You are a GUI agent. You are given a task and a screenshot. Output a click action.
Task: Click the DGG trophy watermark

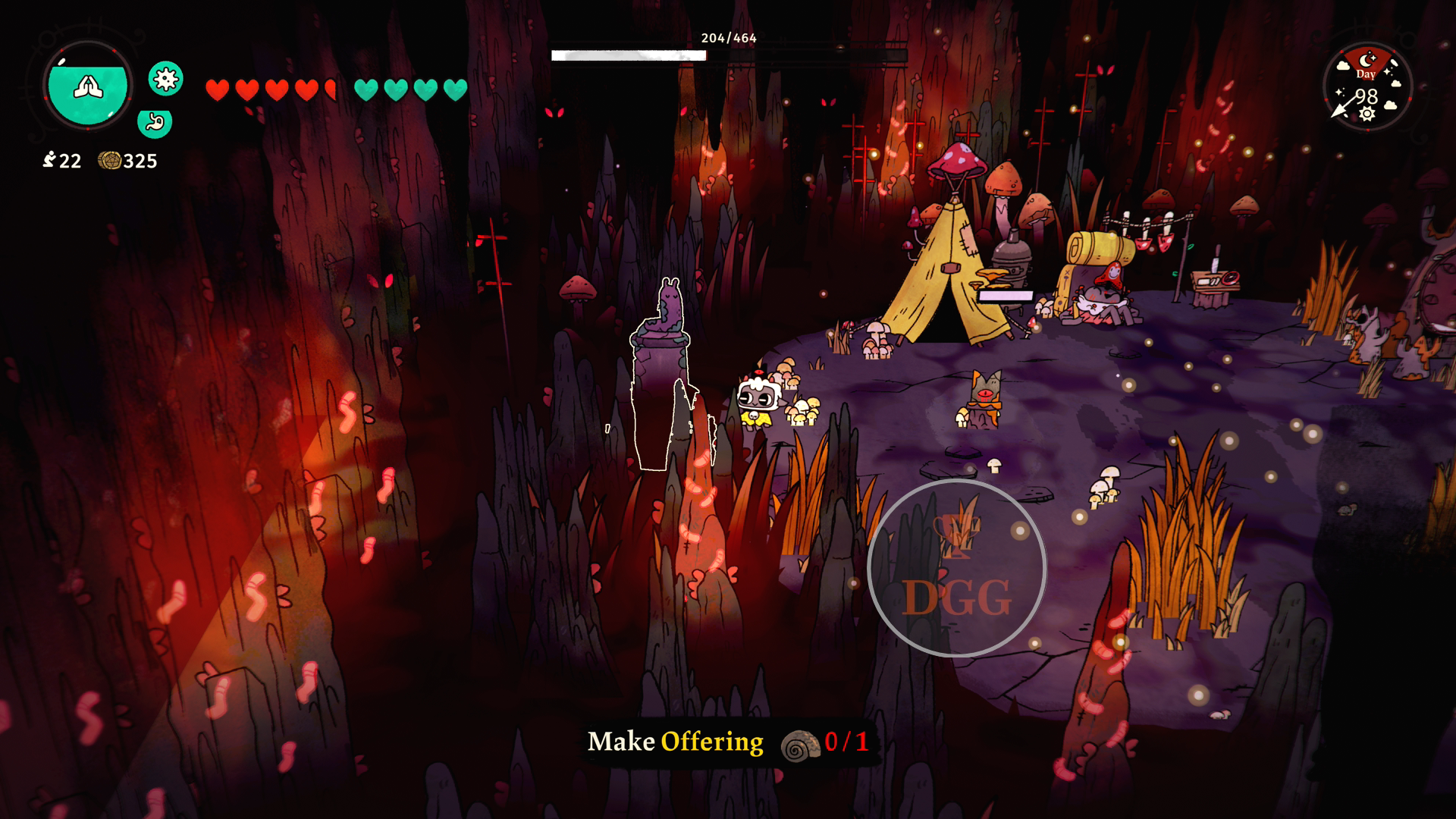(956, 568)
